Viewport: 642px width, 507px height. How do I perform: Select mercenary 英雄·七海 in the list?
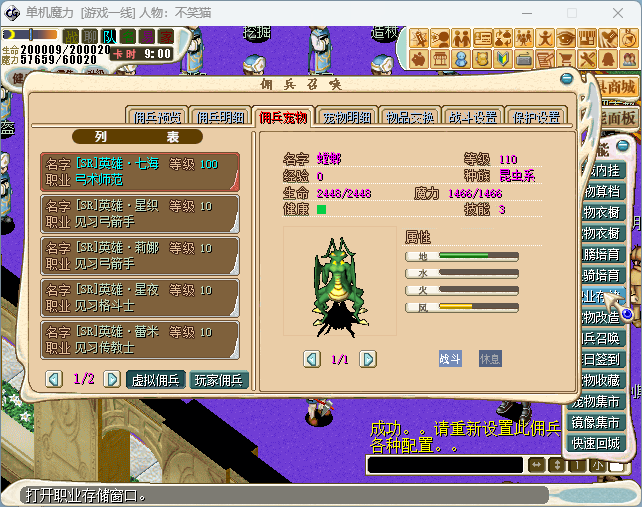point(140,171)
